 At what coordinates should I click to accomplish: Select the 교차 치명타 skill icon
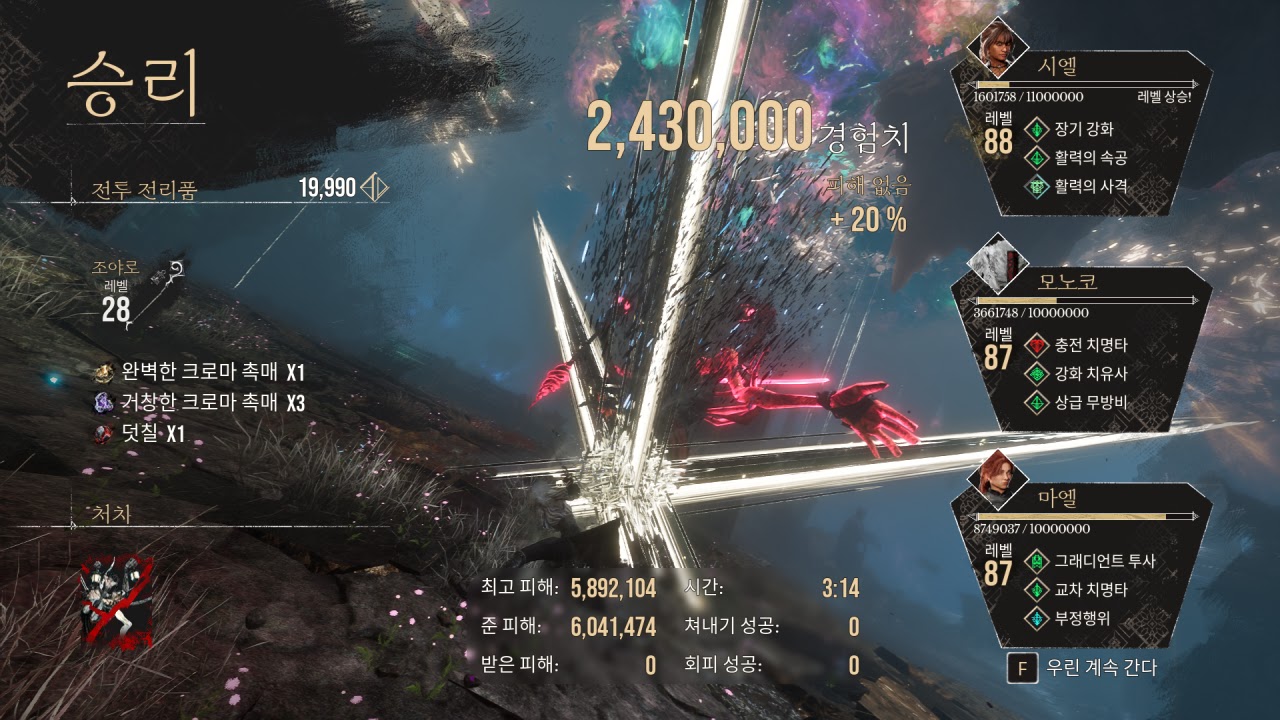(1038, 590)
